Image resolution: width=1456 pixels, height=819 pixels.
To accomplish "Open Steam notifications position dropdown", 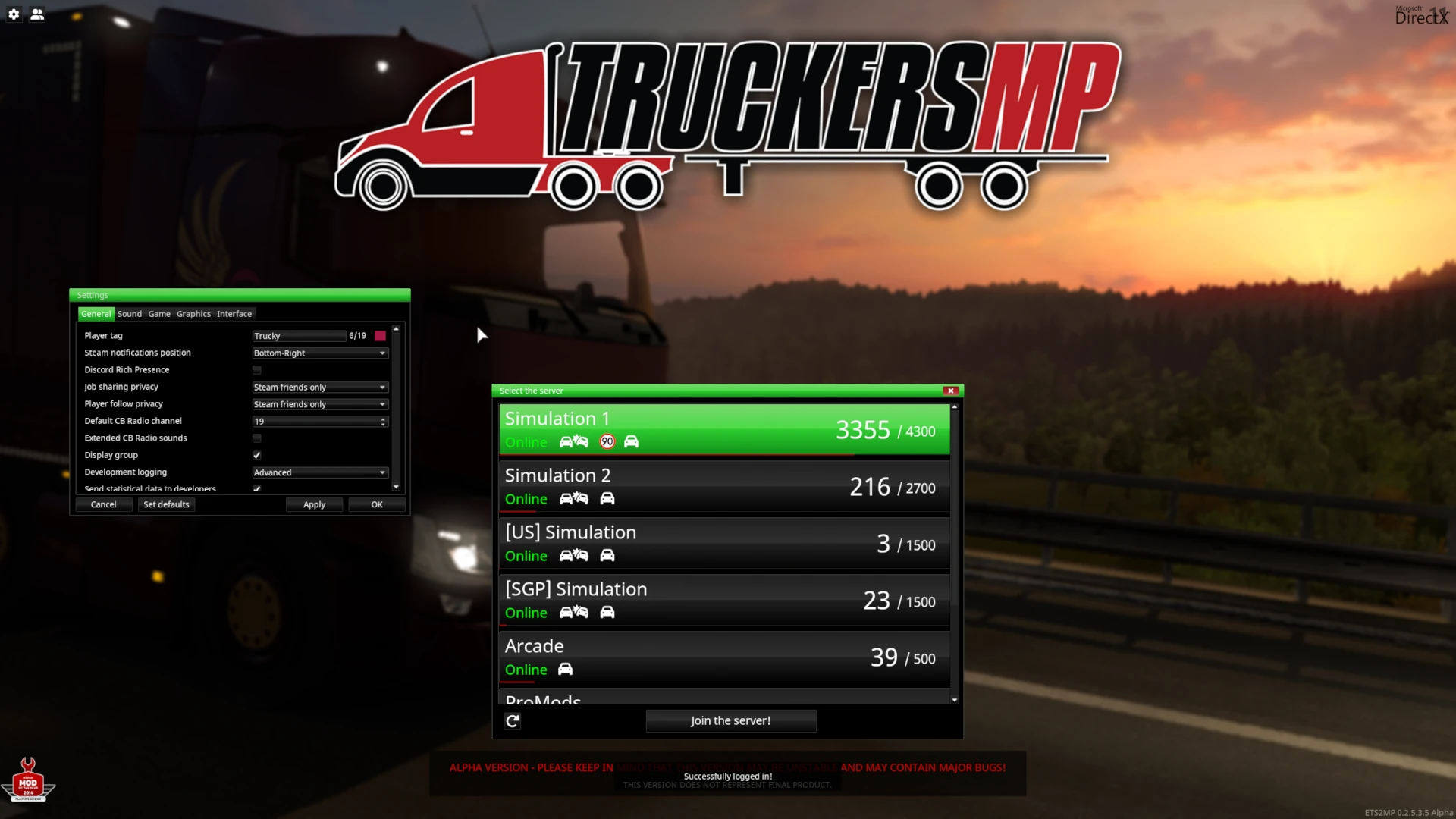I will coord(320,353).
